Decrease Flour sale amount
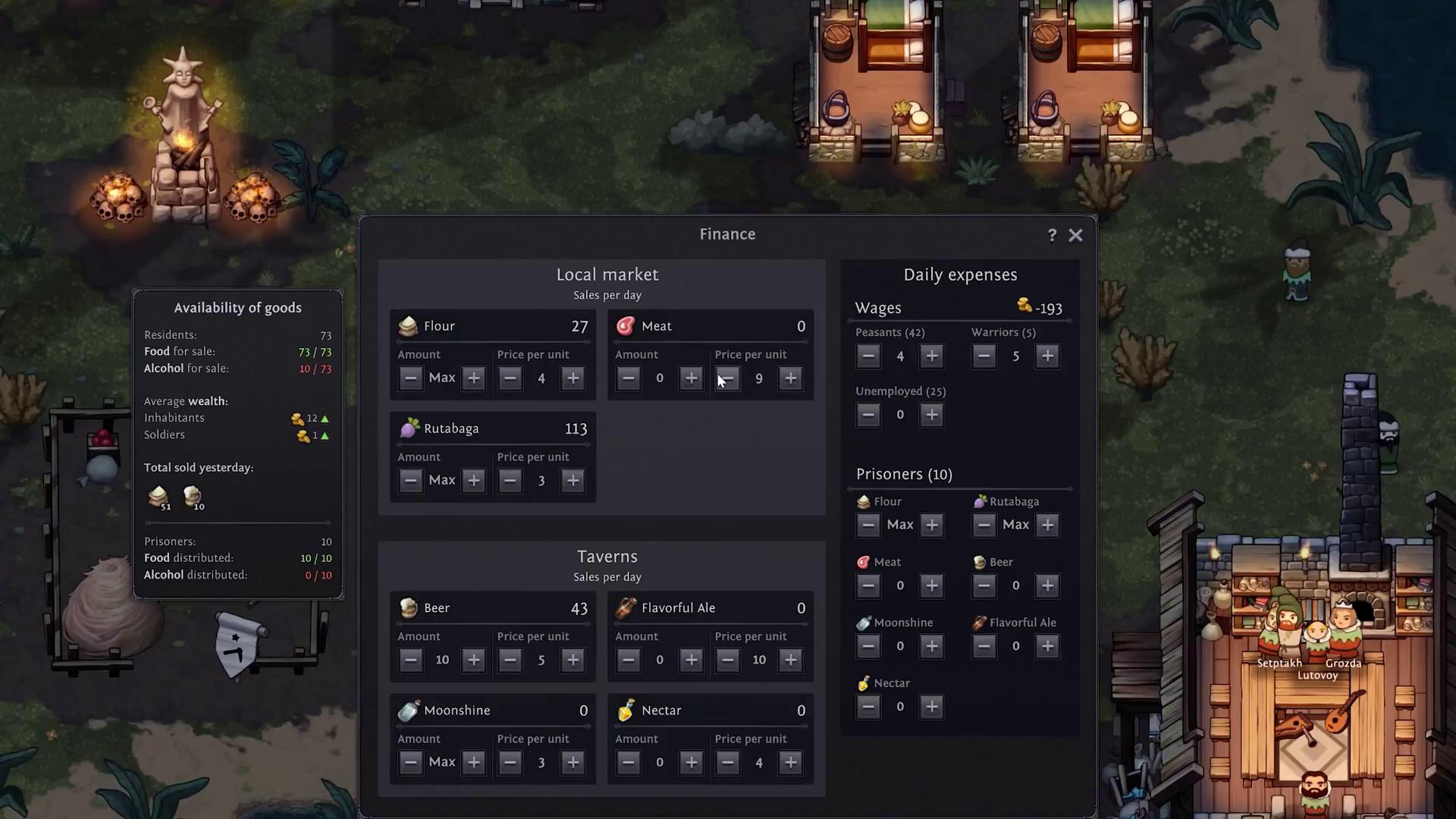The image size is (1456, 819). click(x=410, y=378)
